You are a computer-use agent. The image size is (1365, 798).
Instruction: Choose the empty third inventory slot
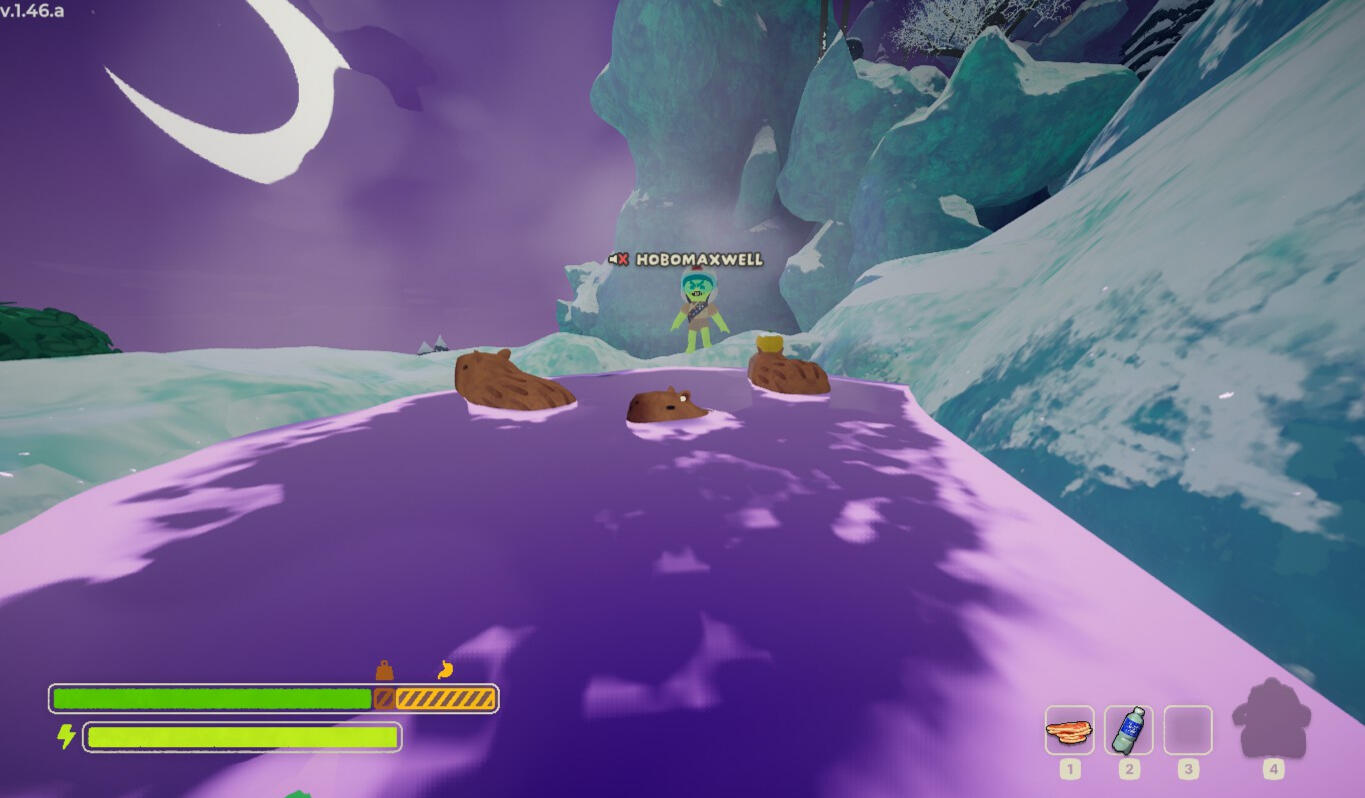(x=1188, y=731)
